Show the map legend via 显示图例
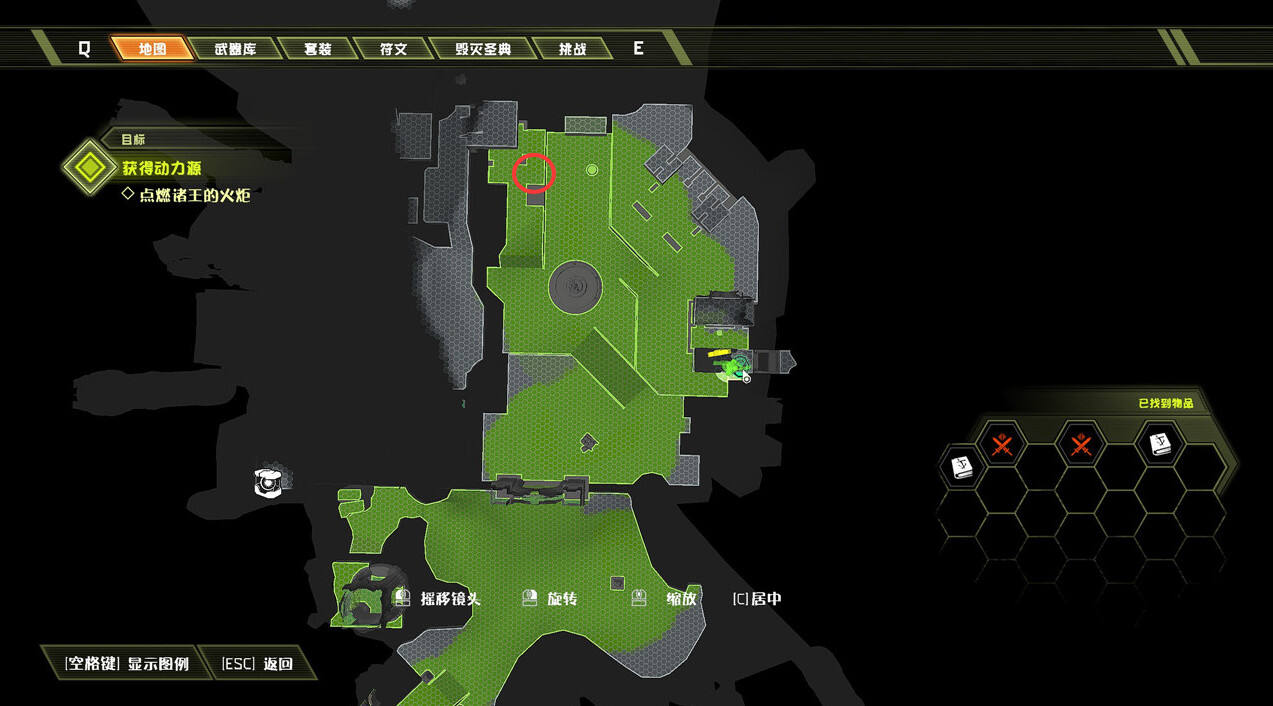 click(126, 663)
